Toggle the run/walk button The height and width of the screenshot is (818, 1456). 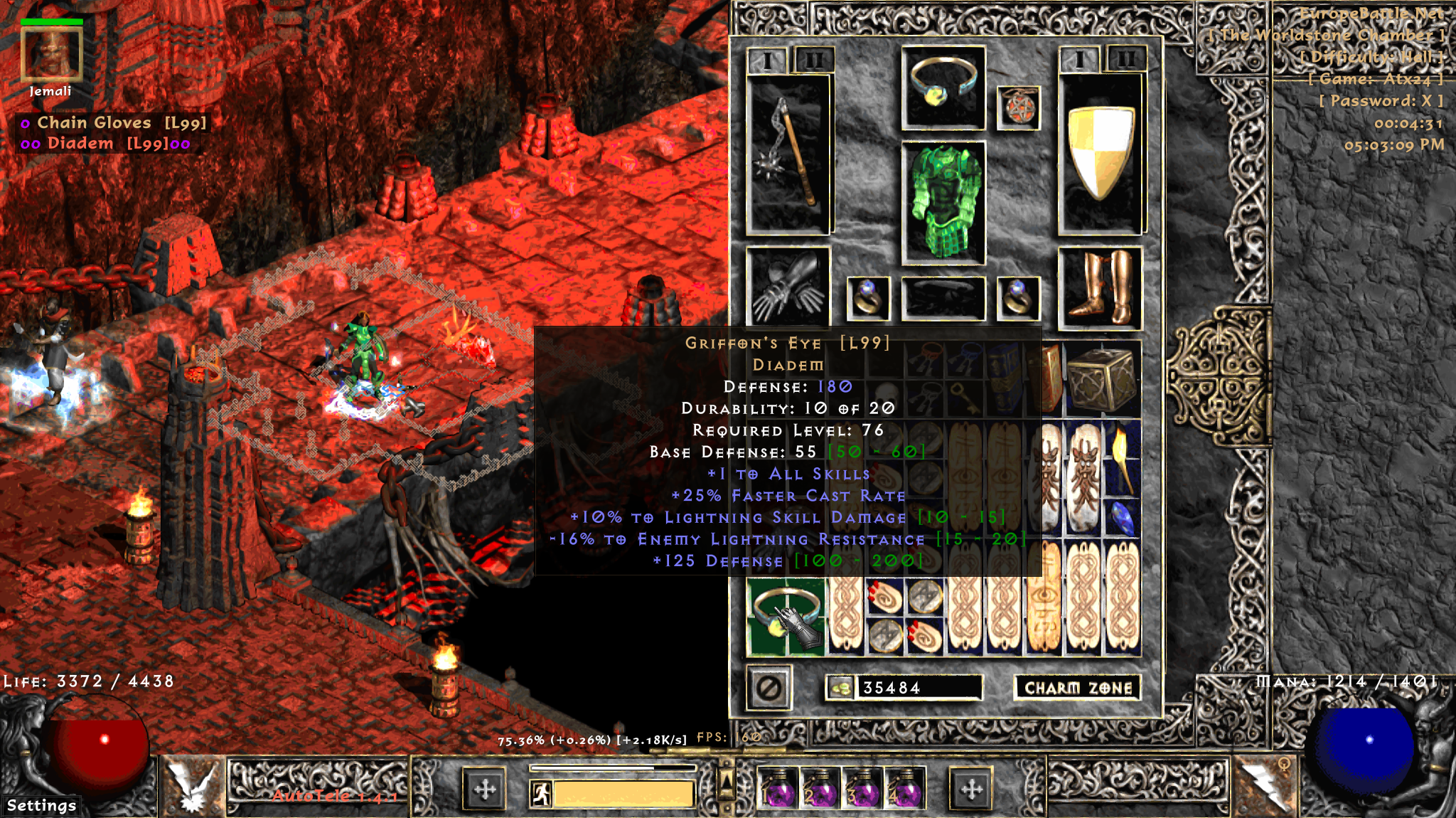pos(542,793)
